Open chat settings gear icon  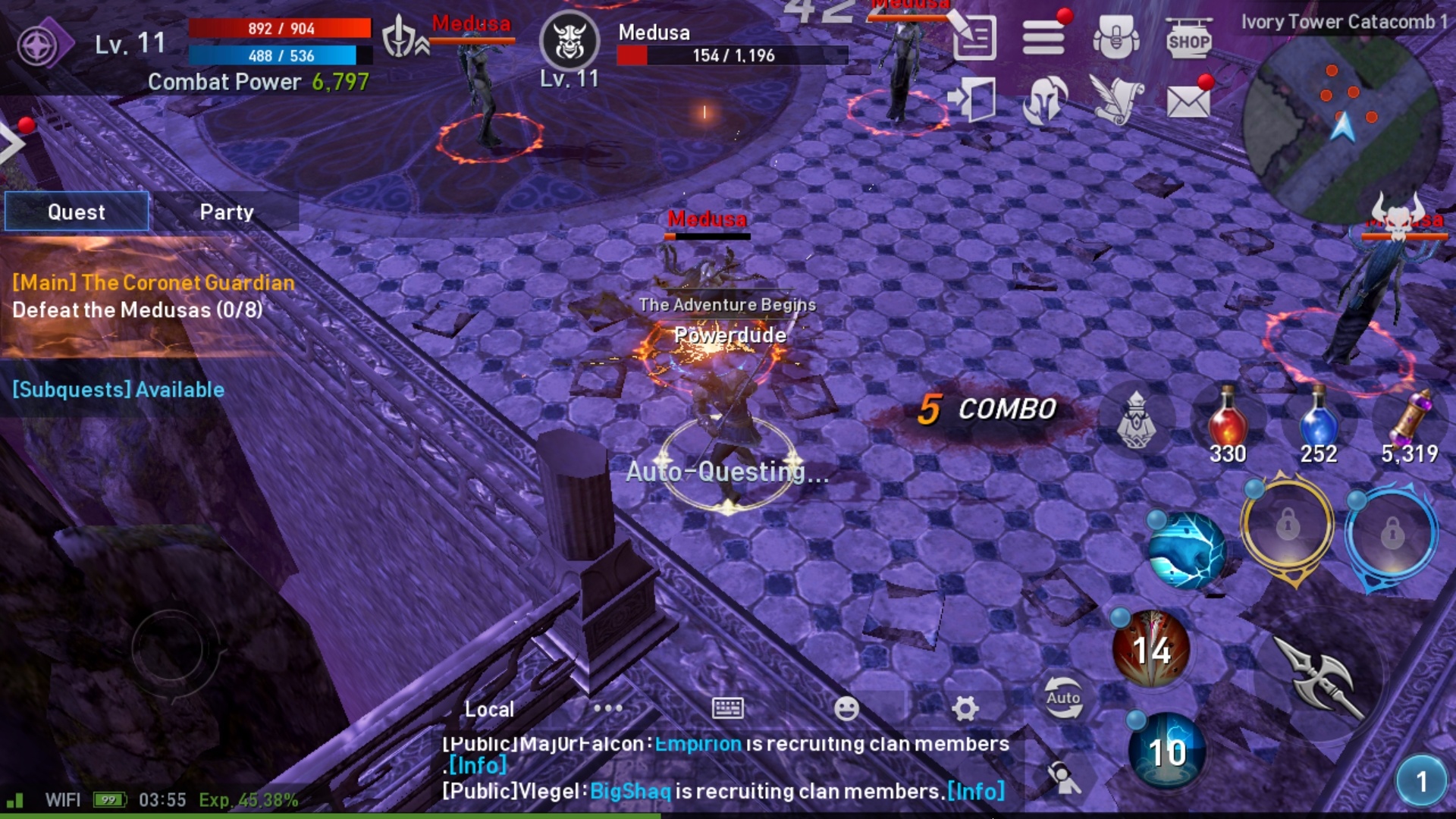coord(966,708)
